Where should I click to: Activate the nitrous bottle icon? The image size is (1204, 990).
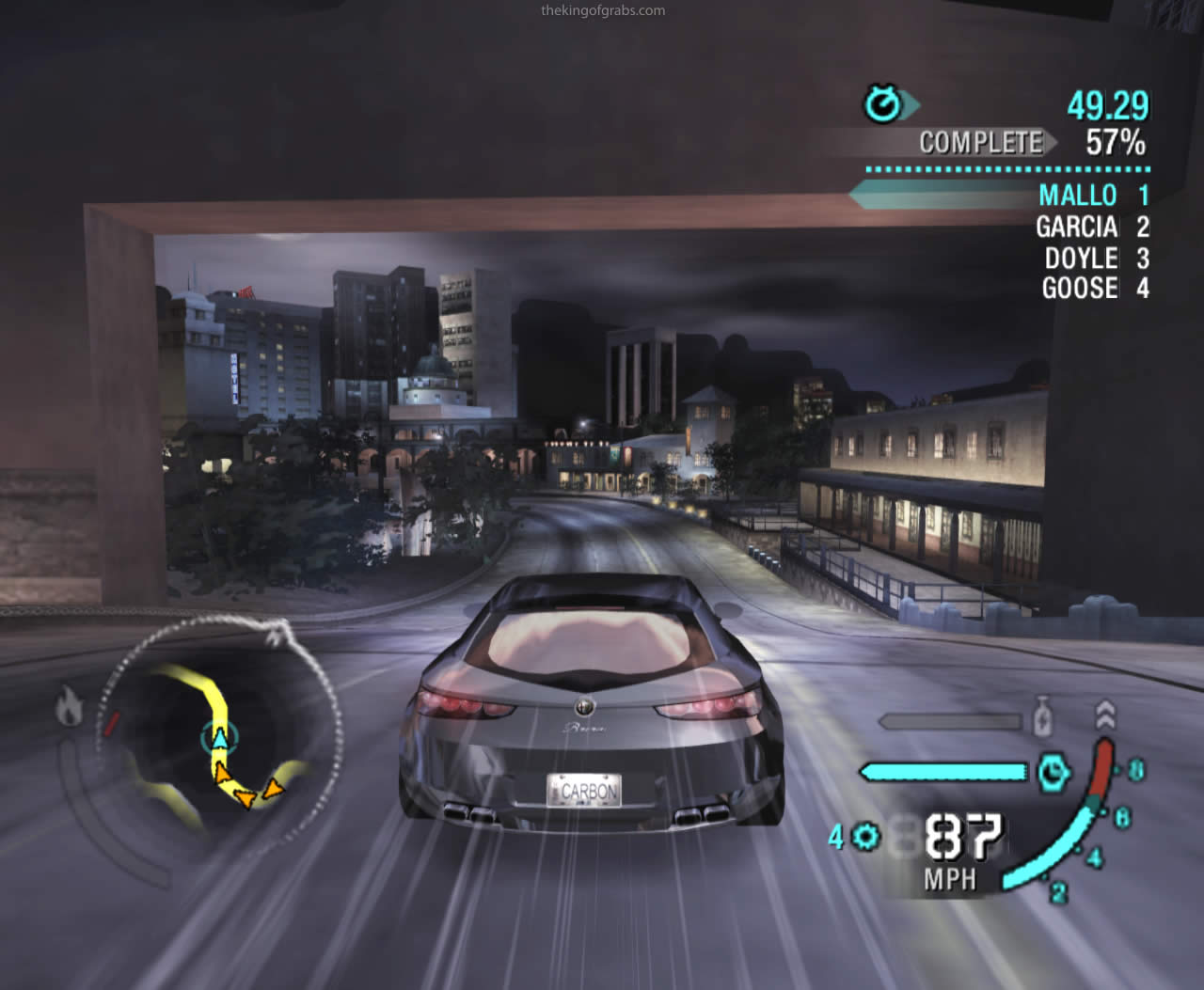click(x=1041, y=719)
